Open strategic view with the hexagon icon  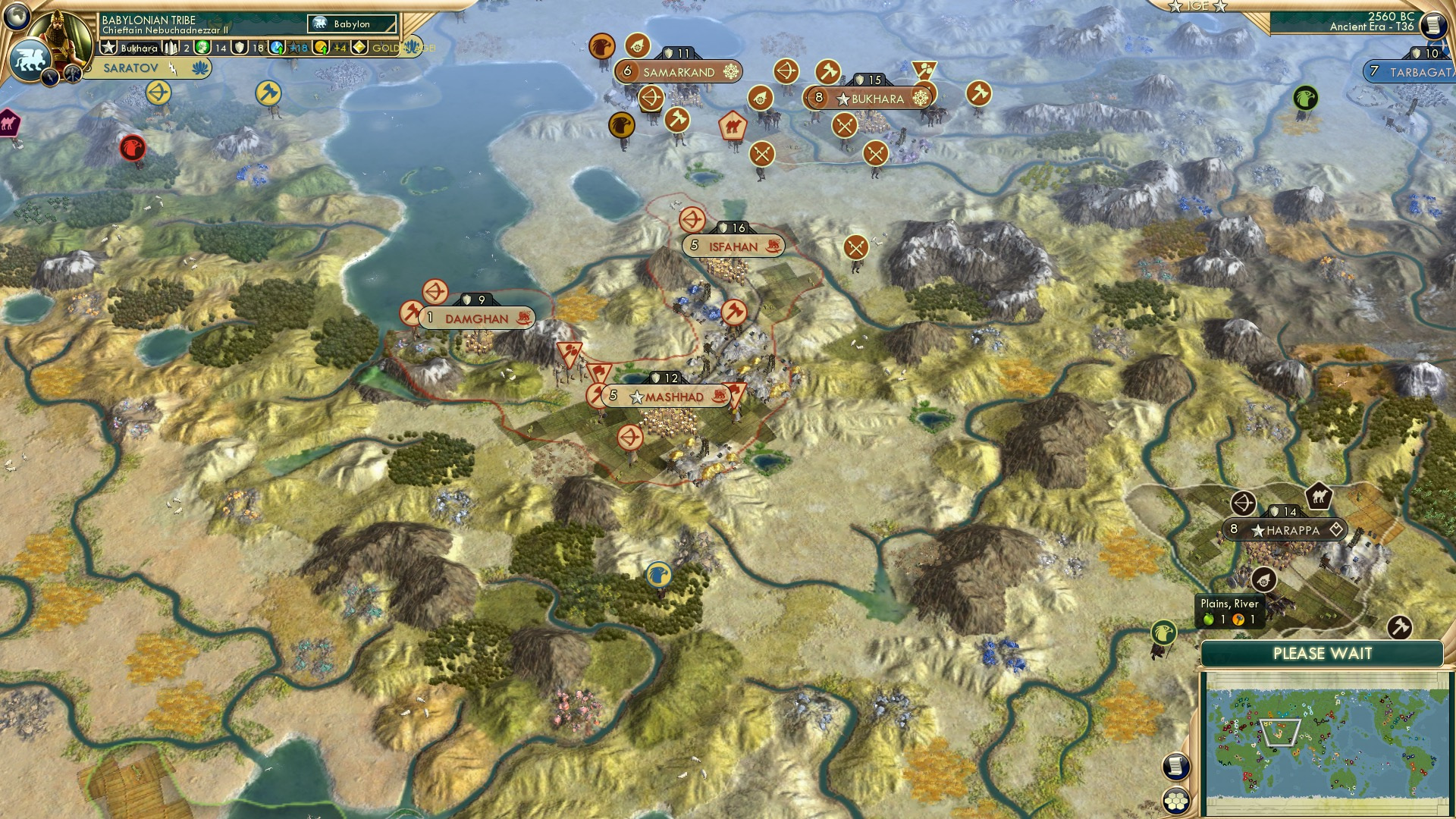tap(1176, 801)
